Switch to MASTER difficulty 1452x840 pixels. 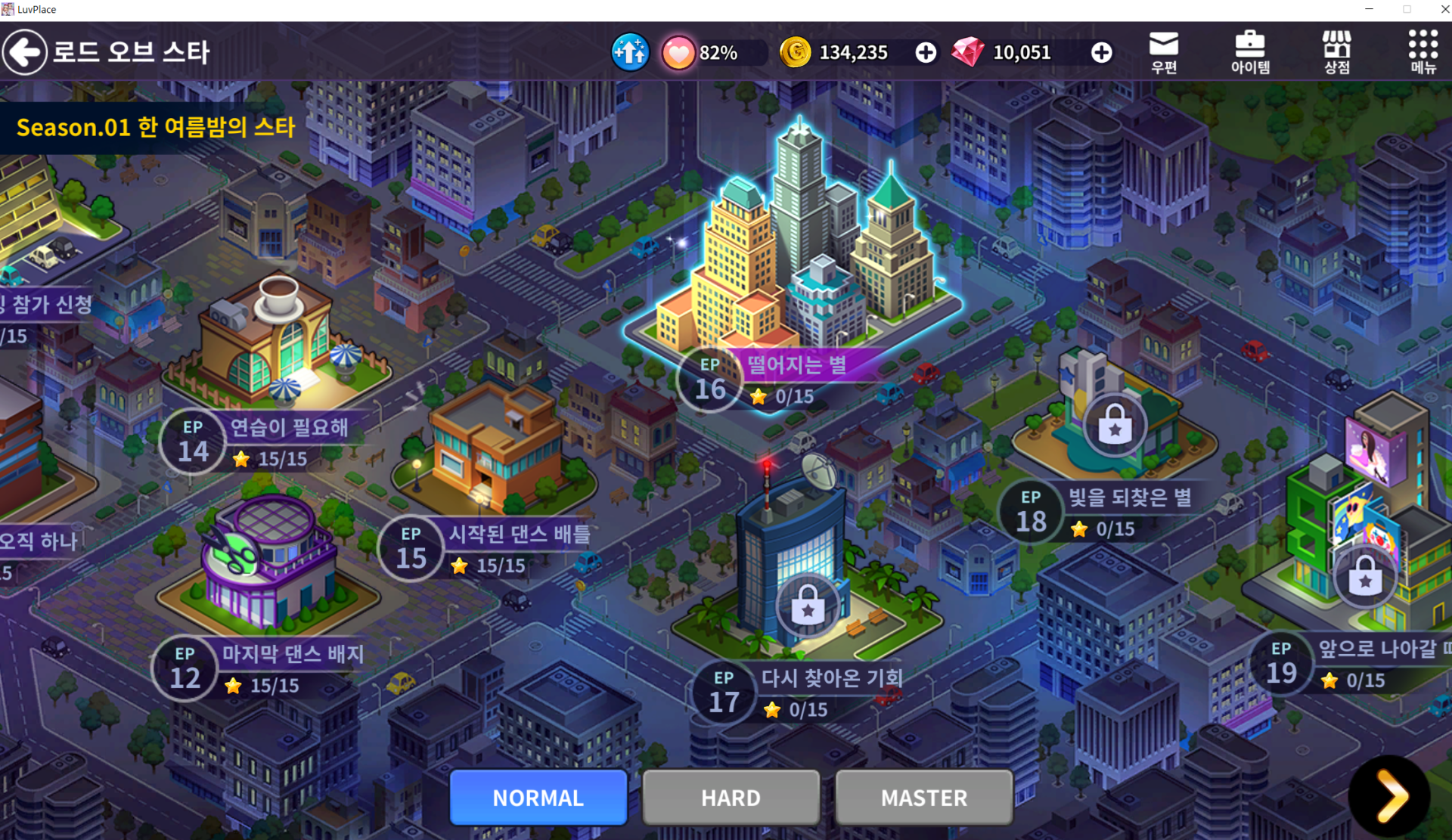tap(923, 797)
